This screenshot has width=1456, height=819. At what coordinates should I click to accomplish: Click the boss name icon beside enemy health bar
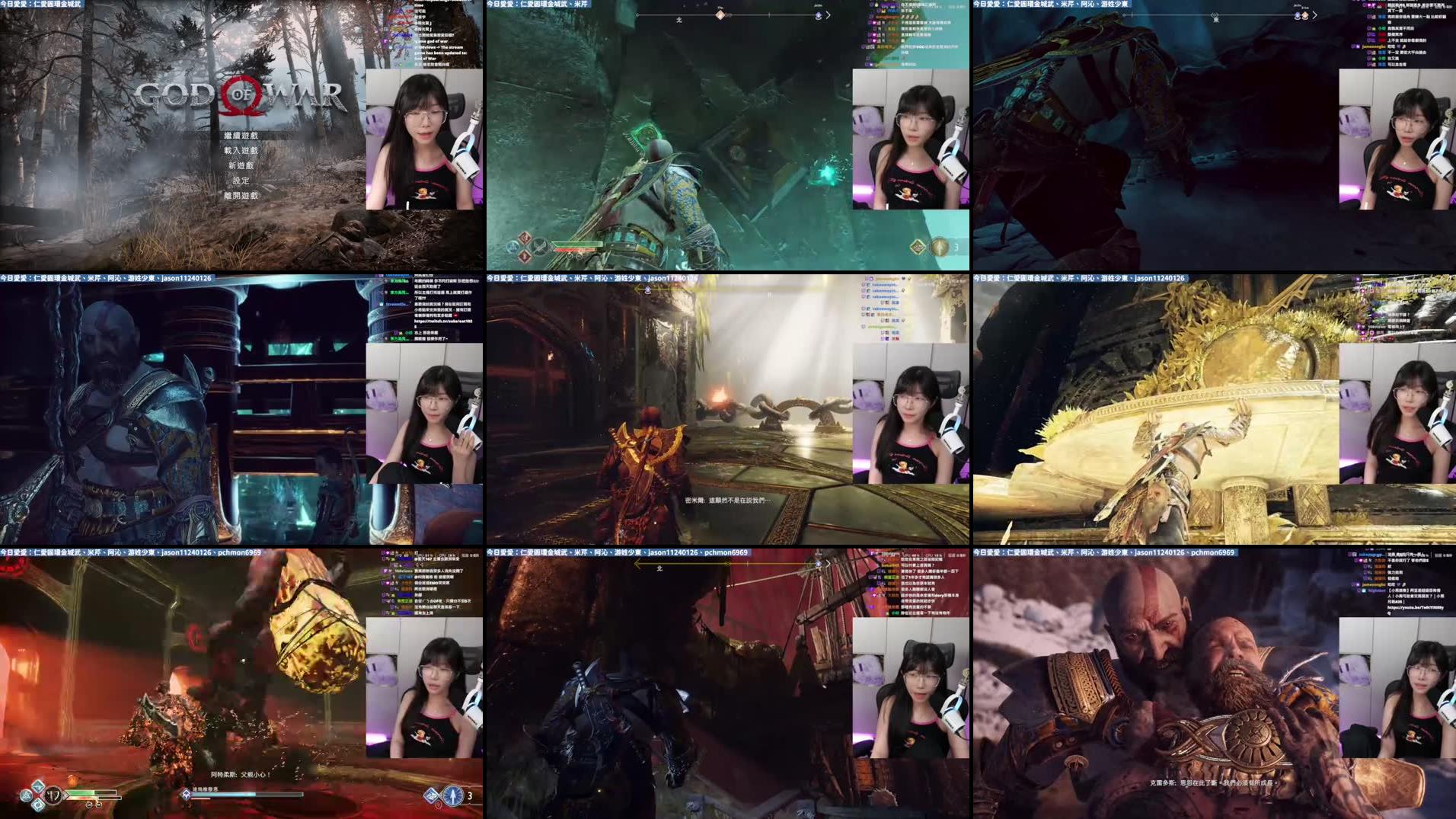[x=186, y=794]
